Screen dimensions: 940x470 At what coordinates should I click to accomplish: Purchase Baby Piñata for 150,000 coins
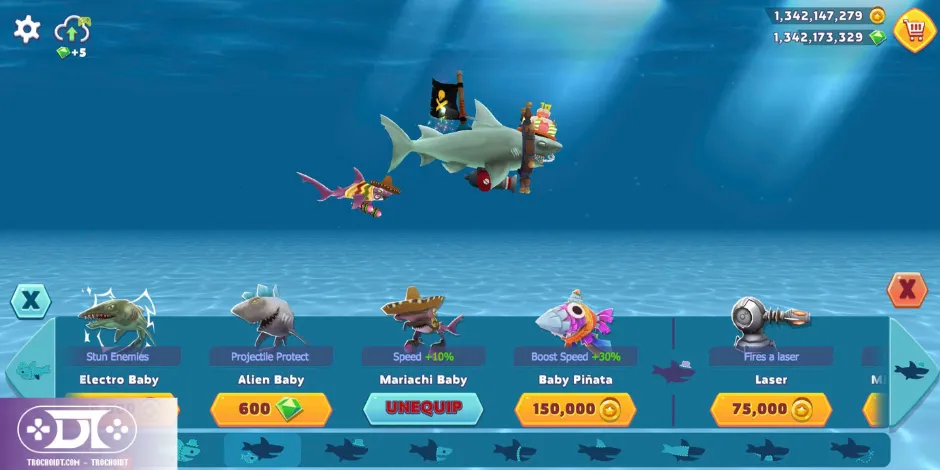pos(575,409)
